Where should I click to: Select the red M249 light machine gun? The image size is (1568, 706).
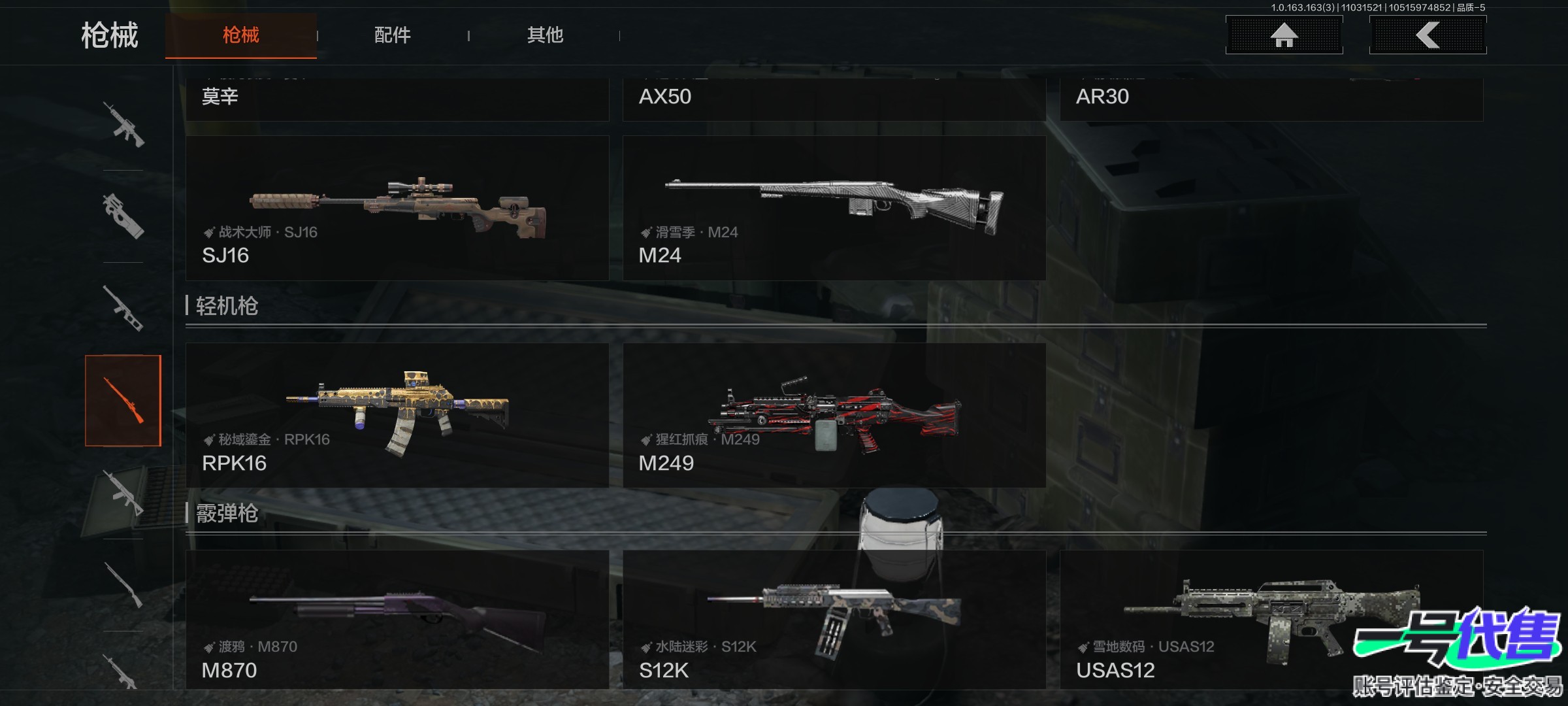tap(834, 415)
